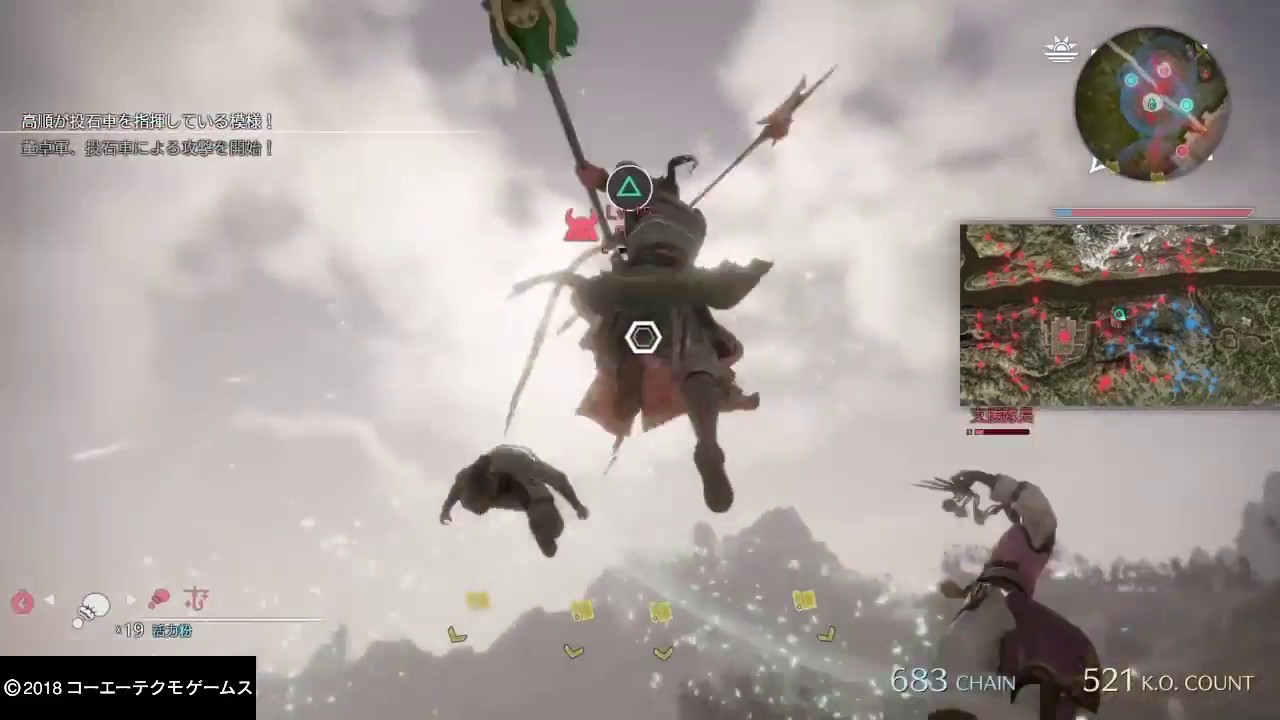Click the rightmost item slot glyph in the item bar
1280x720 pixels.
[196, 600]
